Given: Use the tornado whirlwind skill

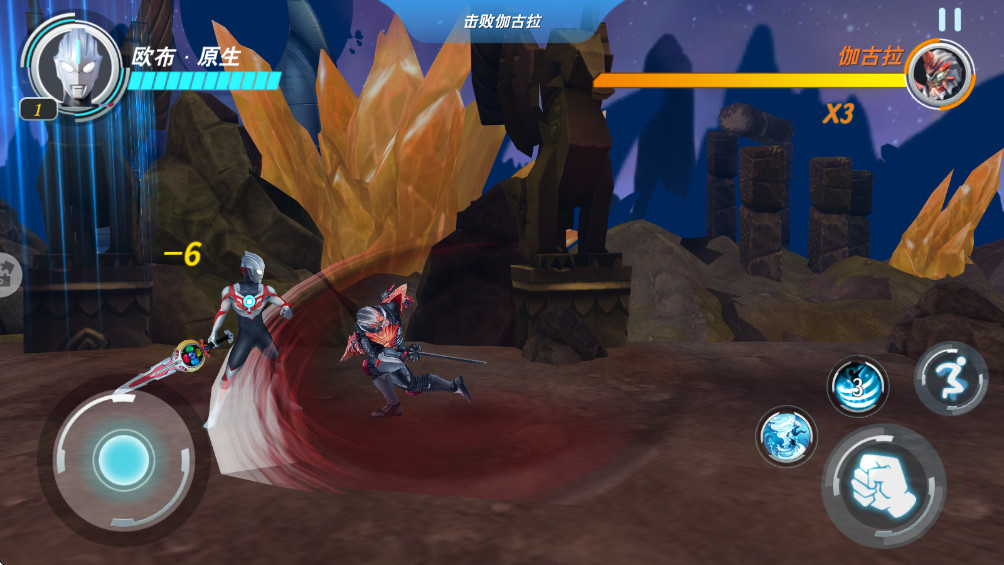Looking at the screenshot, I should pyautogui.click(x=786, y=436).
